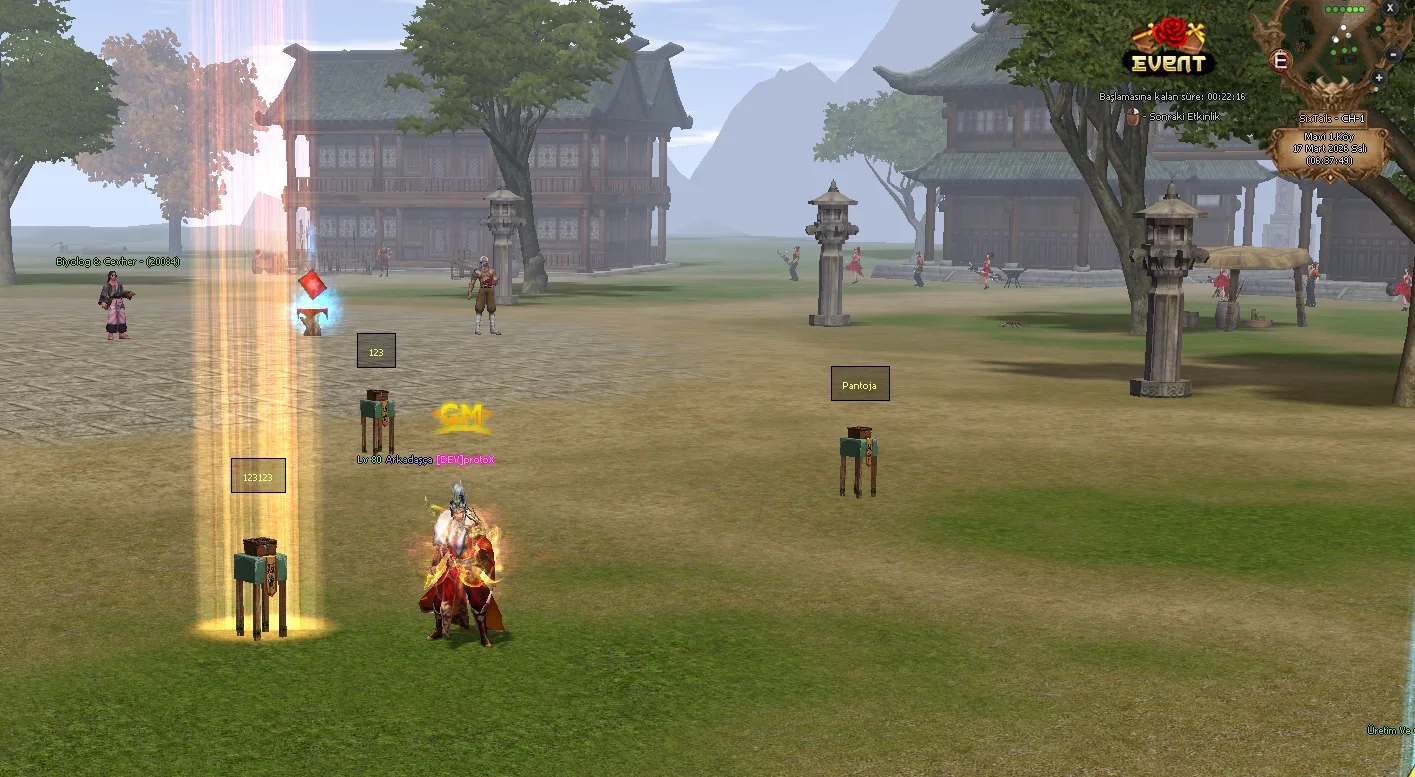Click the round E button beside minimap
The width and height of the screenshot is (1415, 777).
[1279, 60]
